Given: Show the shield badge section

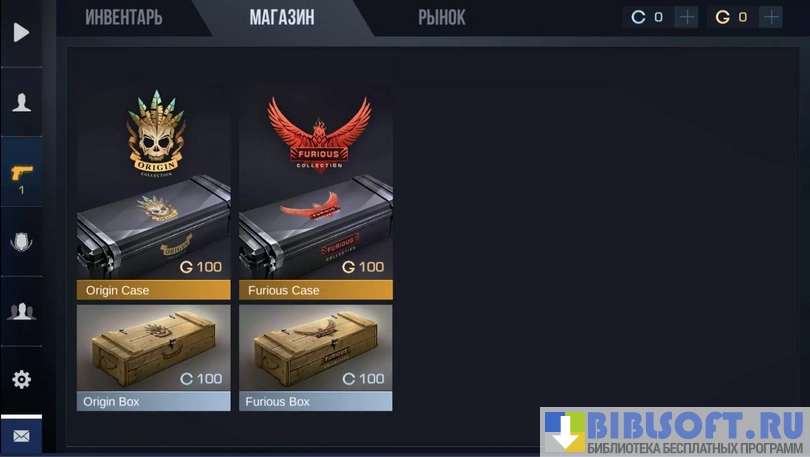Looking at the screenshot, I should pyautogui.click(x=21, y=241).
